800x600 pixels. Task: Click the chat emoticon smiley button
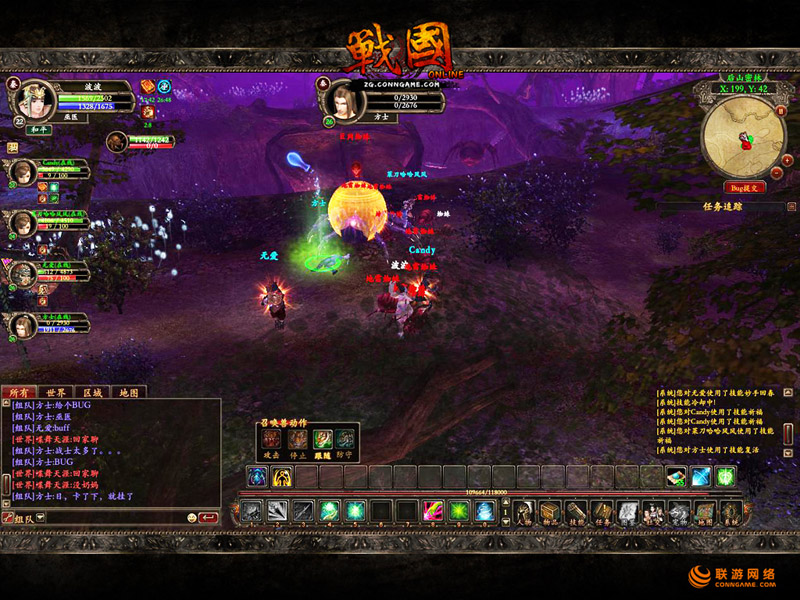tap(191, 518)
